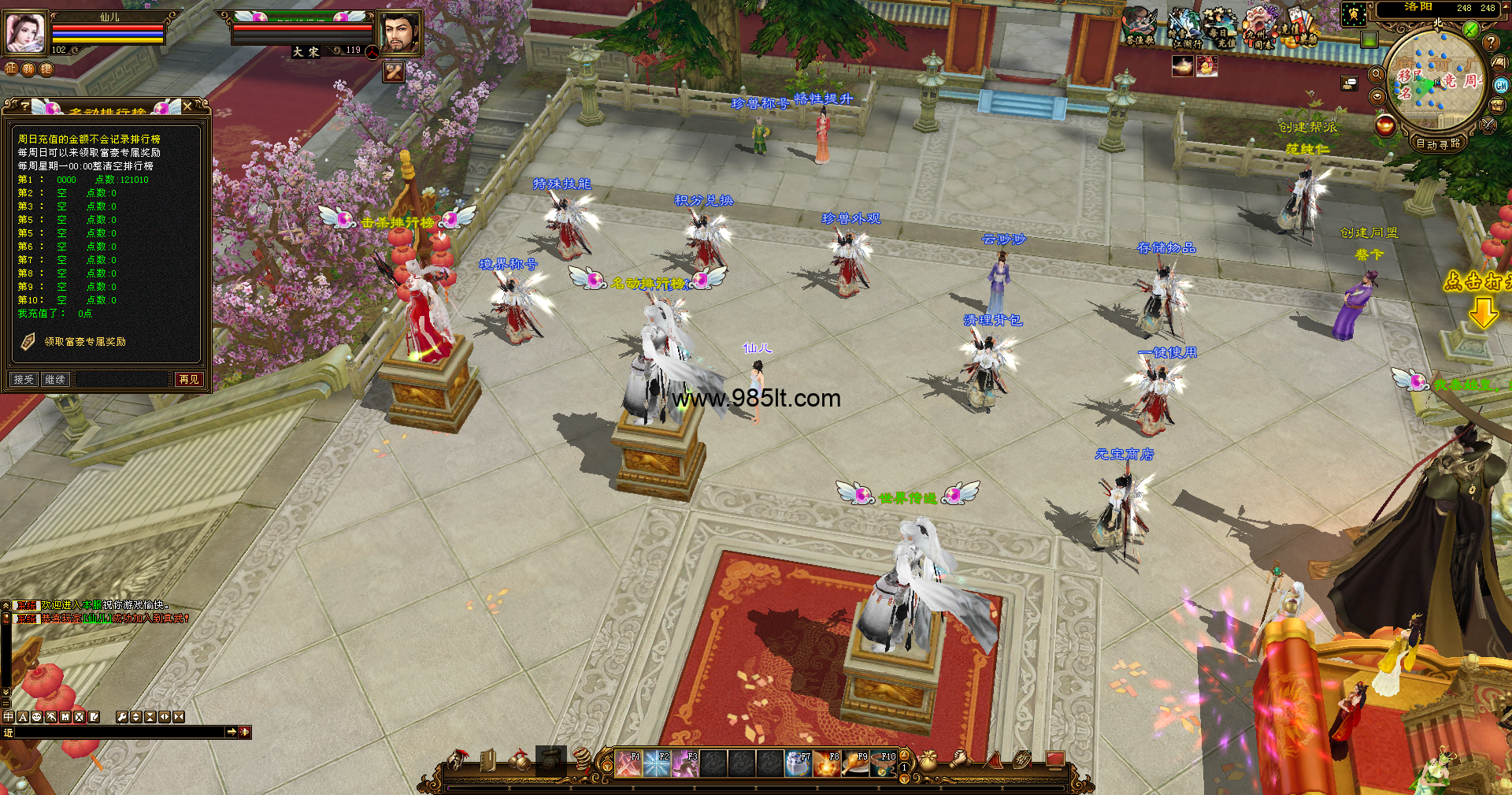Close the ranking dialog with the X

[x=187, y=106]
